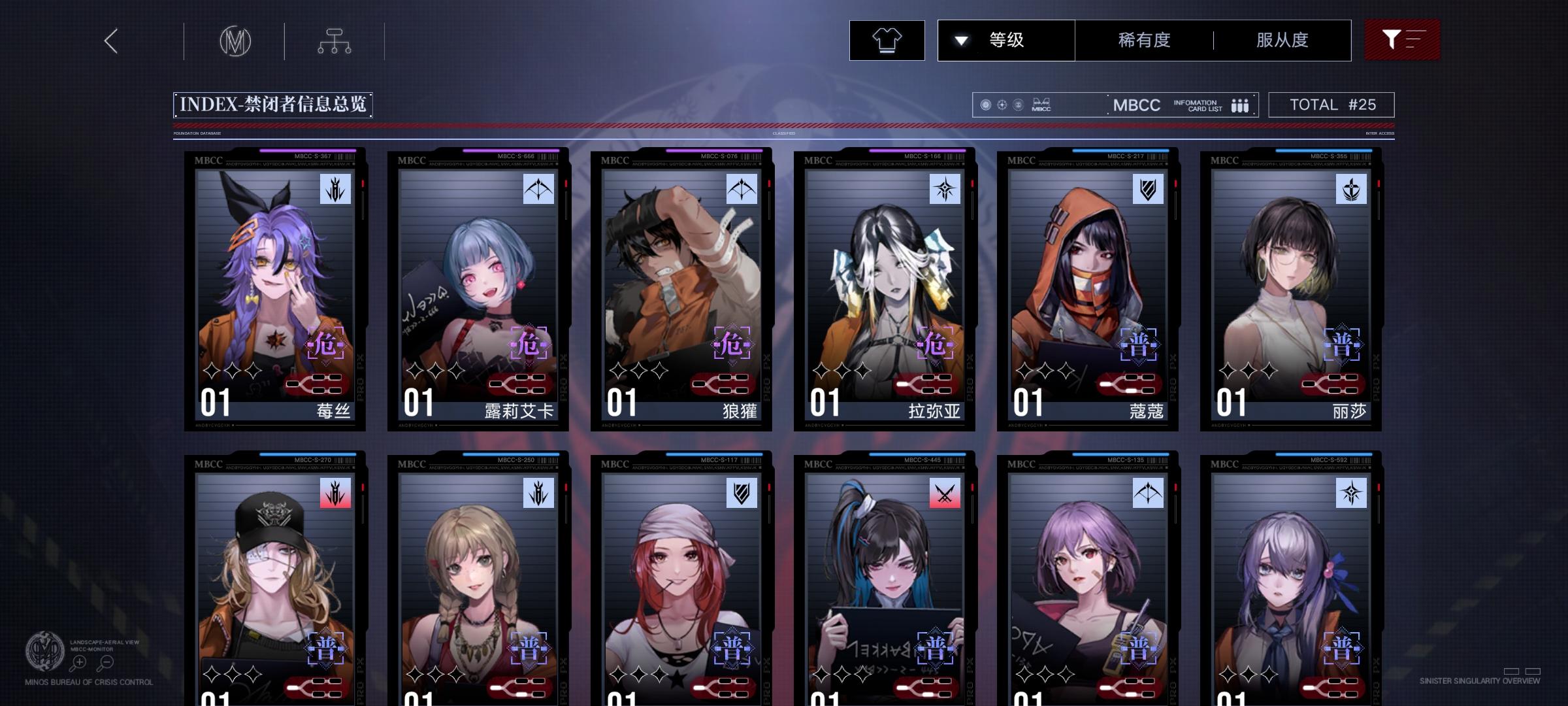The height and width of the screenshot is (706, 1568).
Task: Click the bow class icon on 露莉艾卡's card
Action: coord(539,190)
